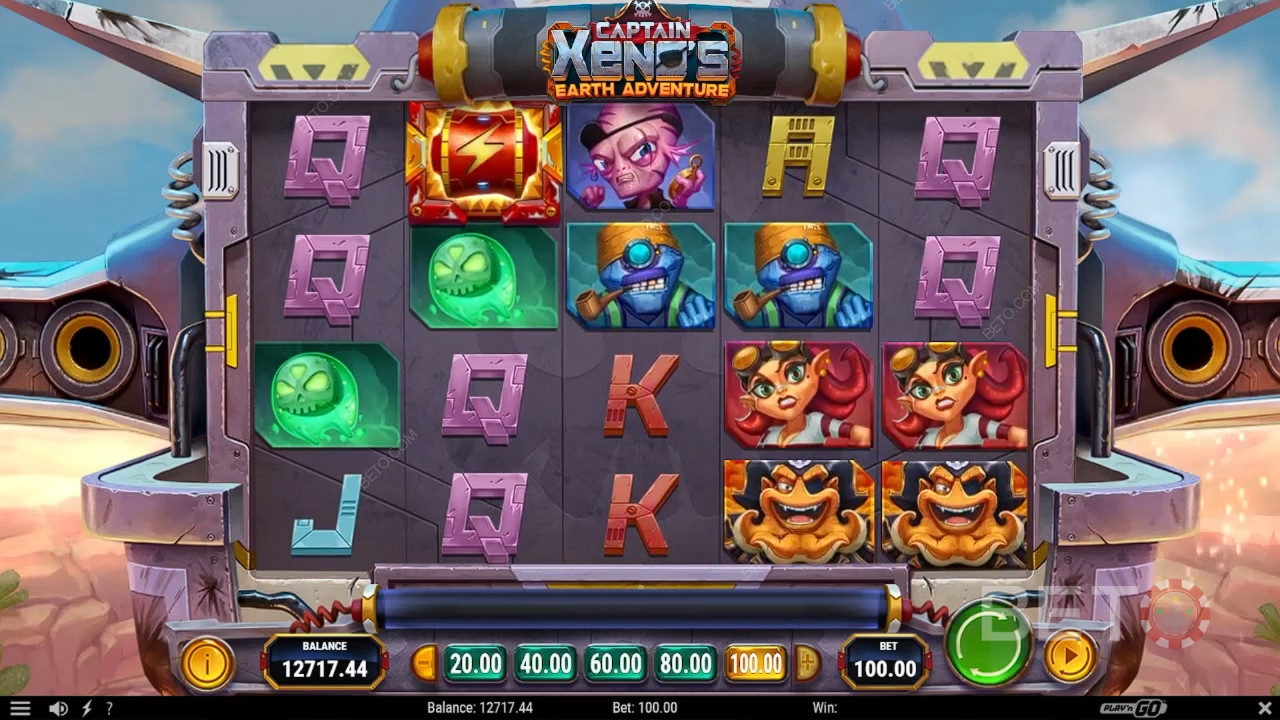The image size is (1280, 720).
Task: Increase the bet with the plus button
Action: (806, 663)
